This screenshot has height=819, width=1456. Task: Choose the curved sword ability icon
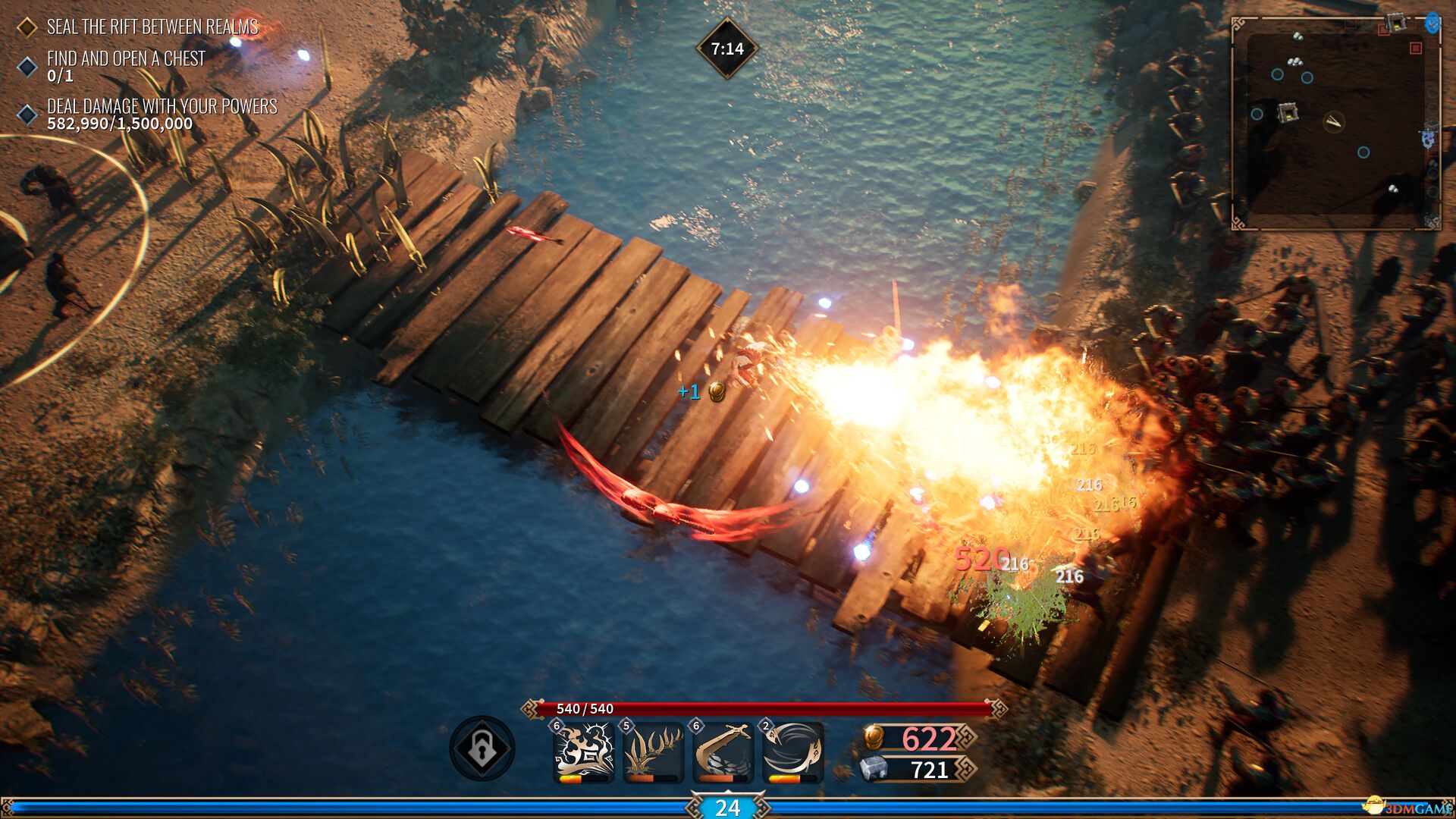point(723,751)
